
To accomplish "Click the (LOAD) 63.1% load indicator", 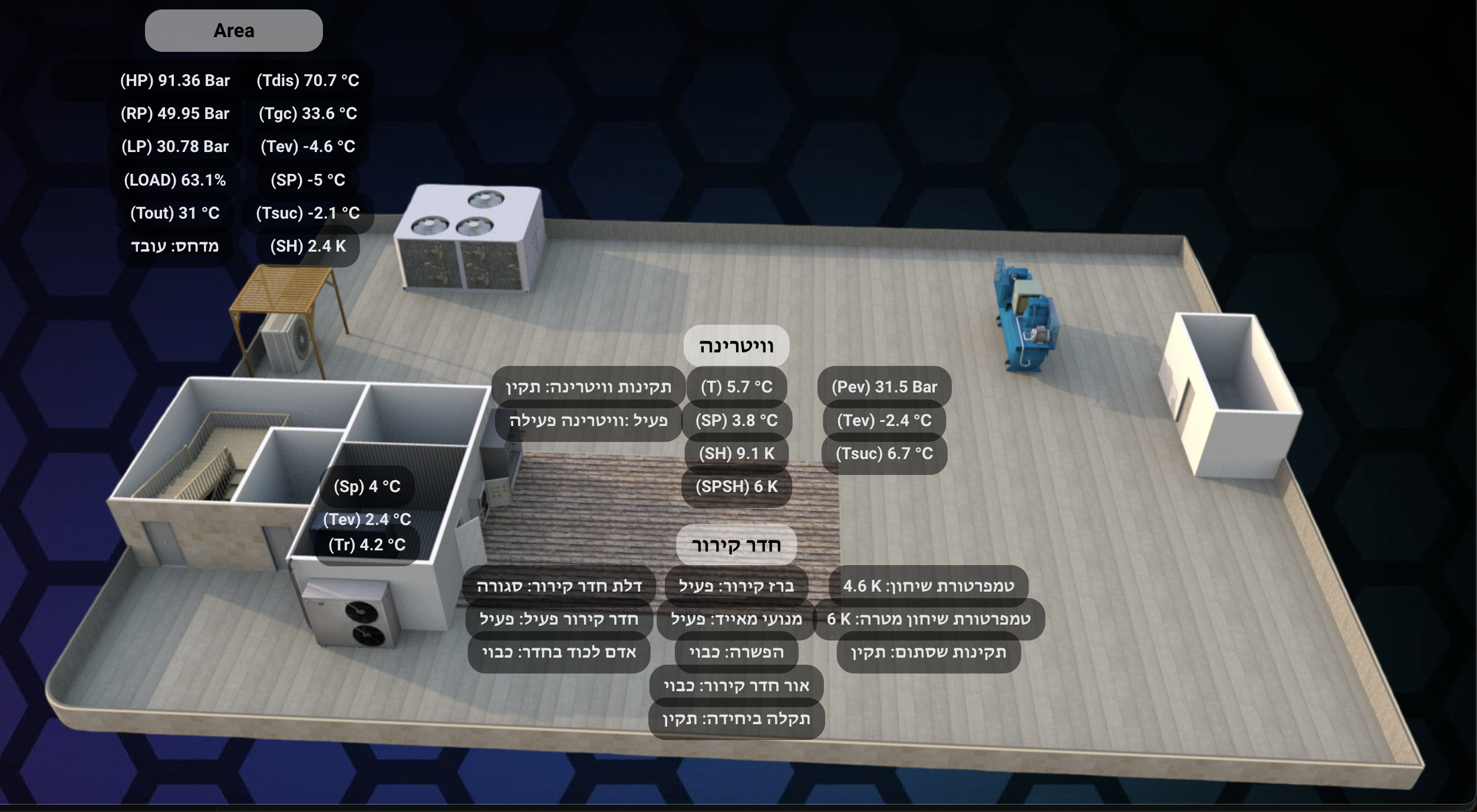I will click(x=174, y=181).
